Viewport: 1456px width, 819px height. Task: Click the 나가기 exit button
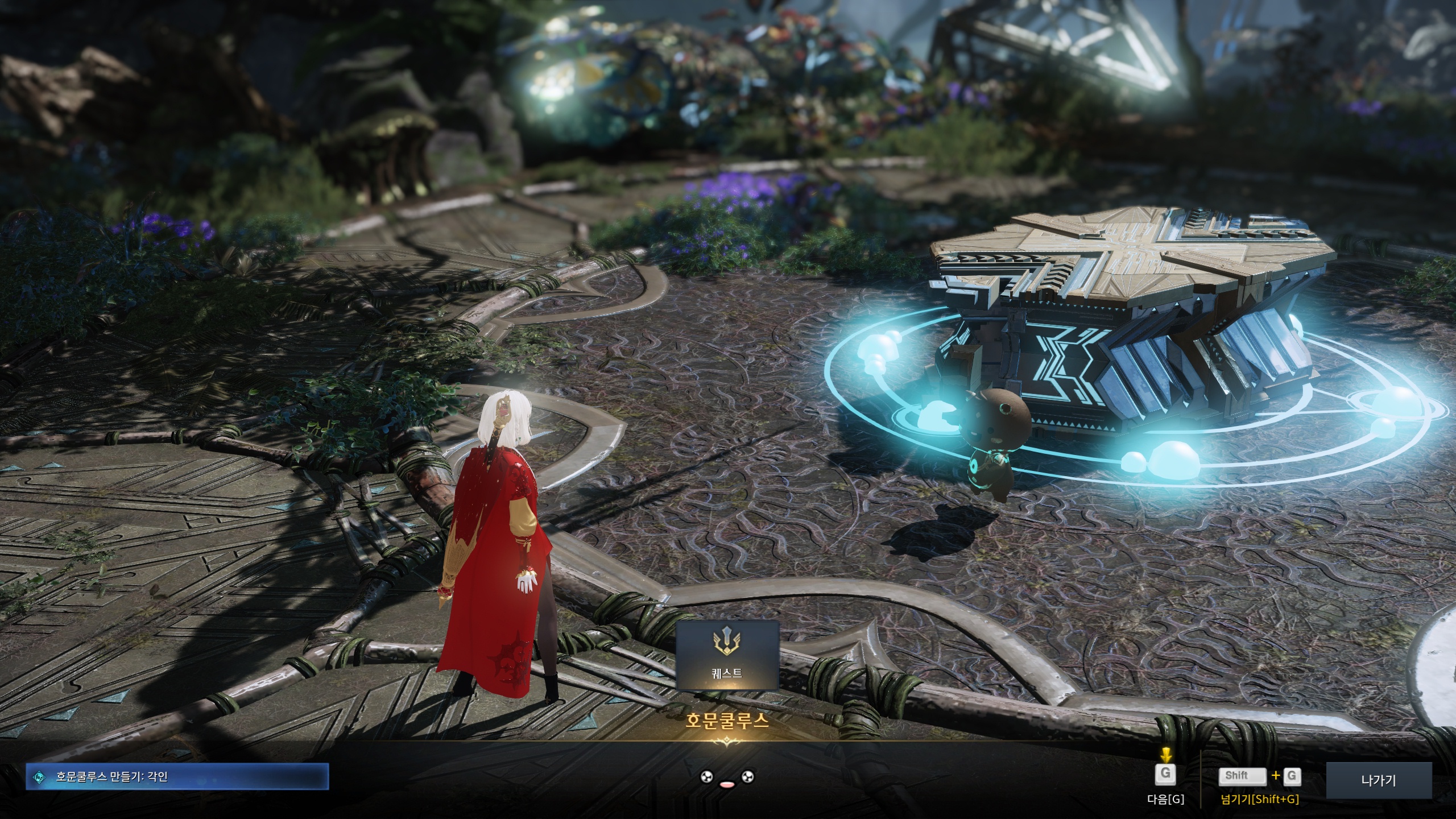(x=1379, y=781)
